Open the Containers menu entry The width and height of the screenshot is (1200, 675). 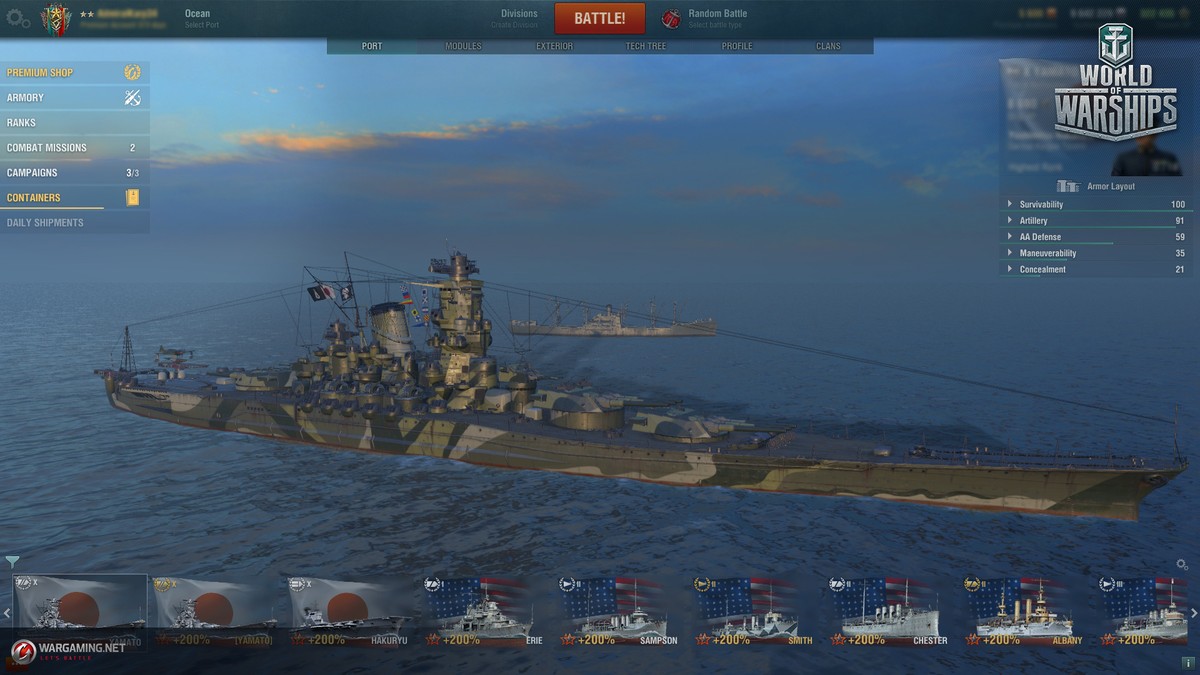click(75, 198)
